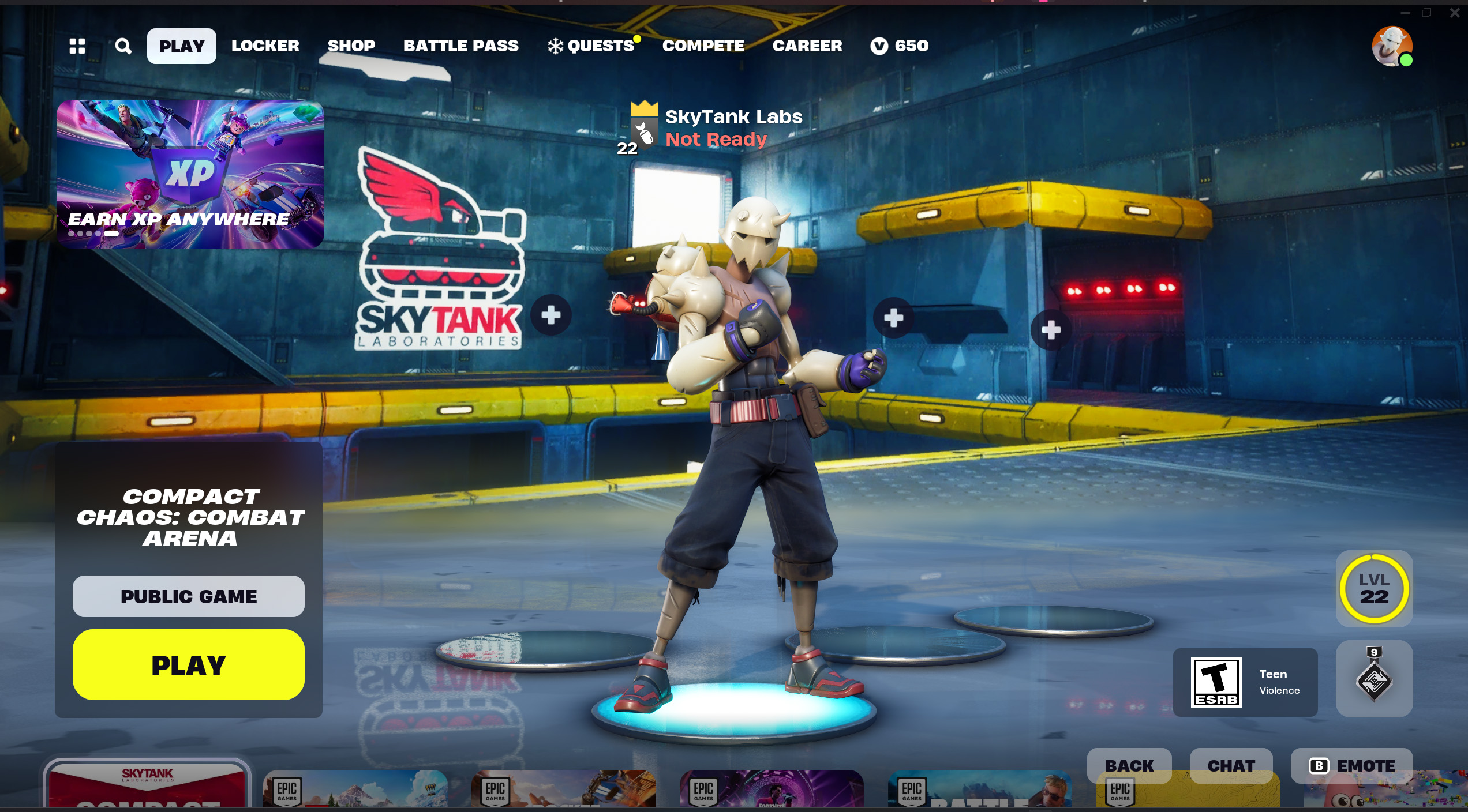Open the Shop tab

point(351,46)
